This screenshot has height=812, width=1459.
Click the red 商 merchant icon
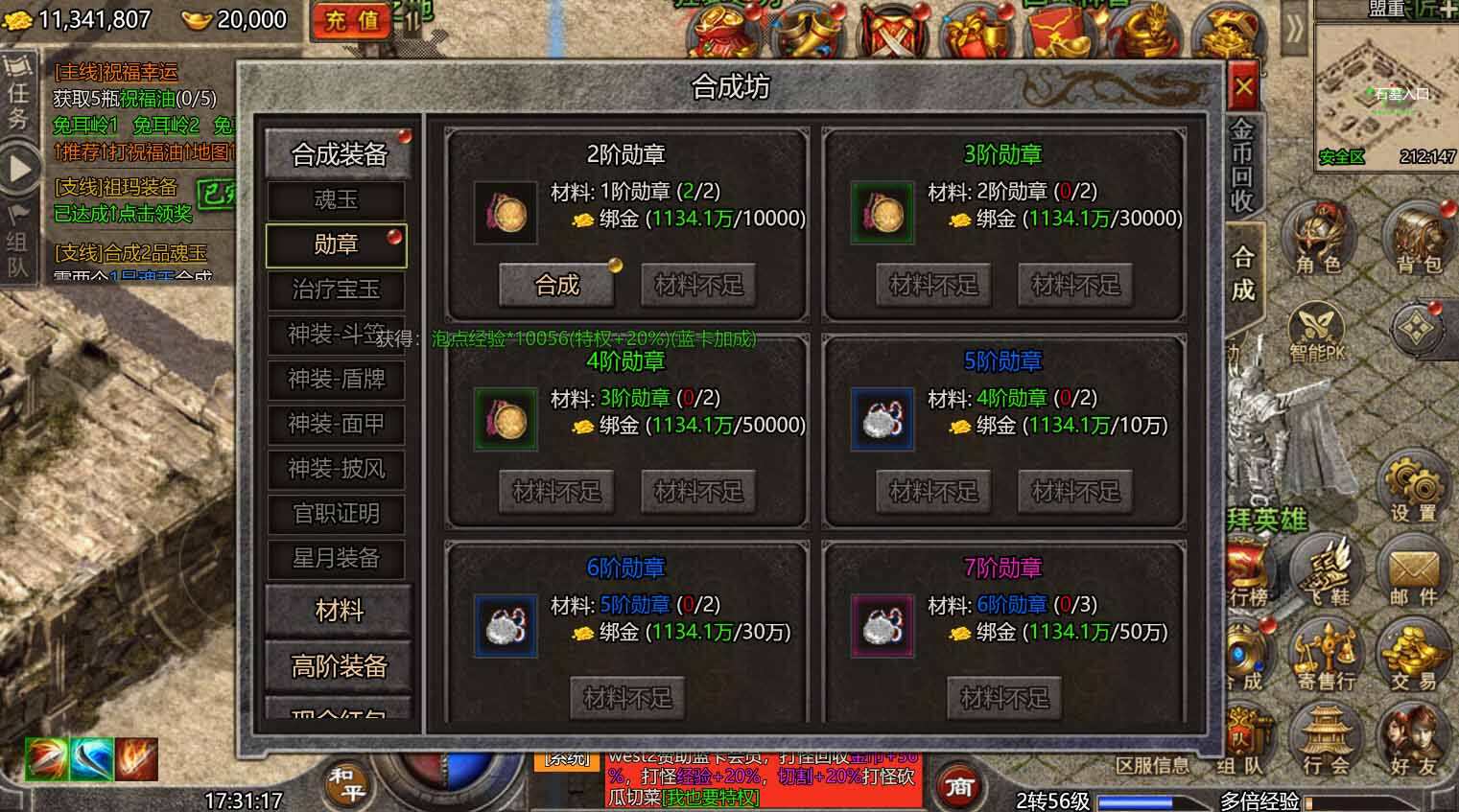point(960,786)
